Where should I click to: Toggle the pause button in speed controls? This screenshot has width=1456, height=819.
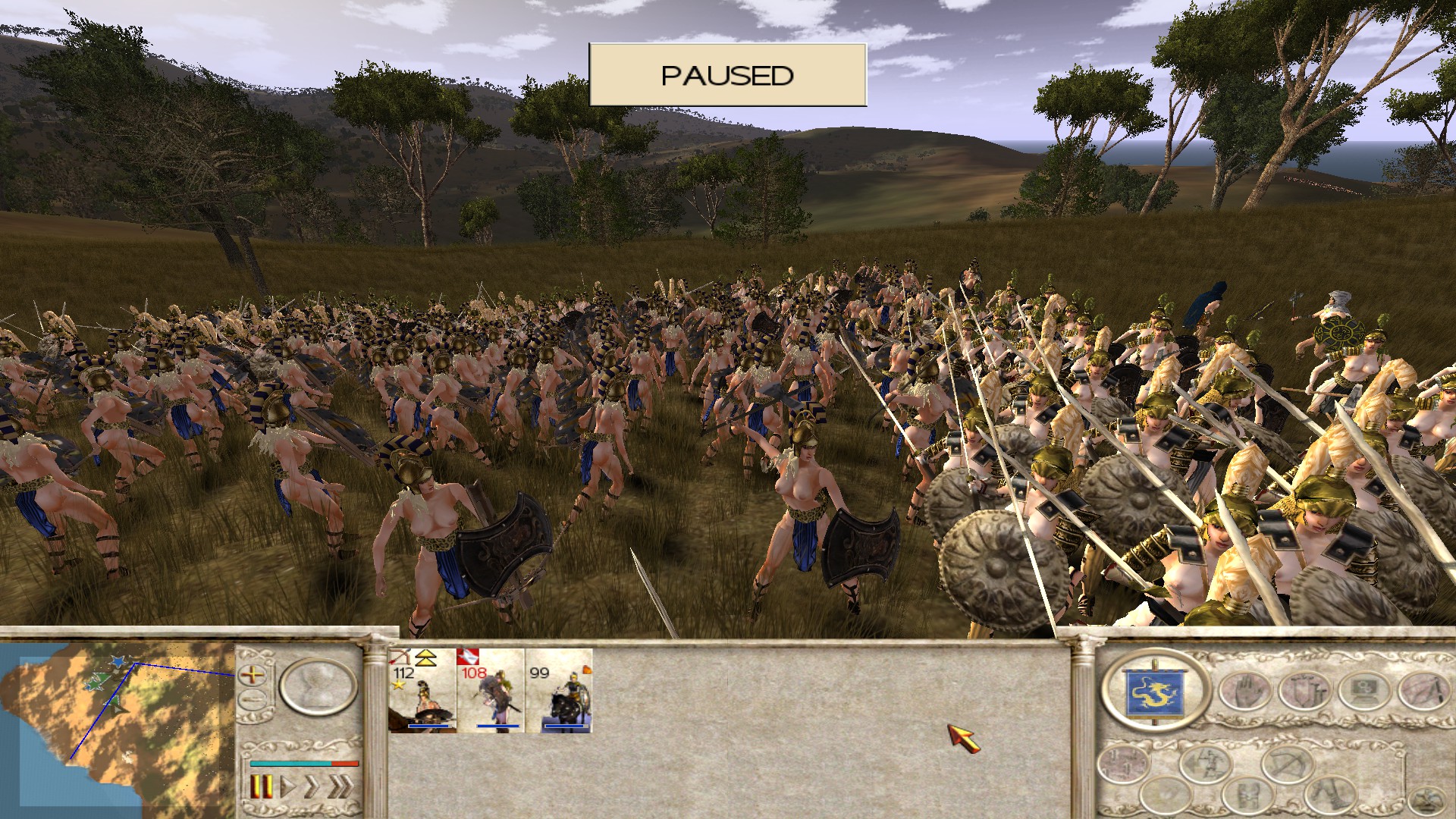261,786
